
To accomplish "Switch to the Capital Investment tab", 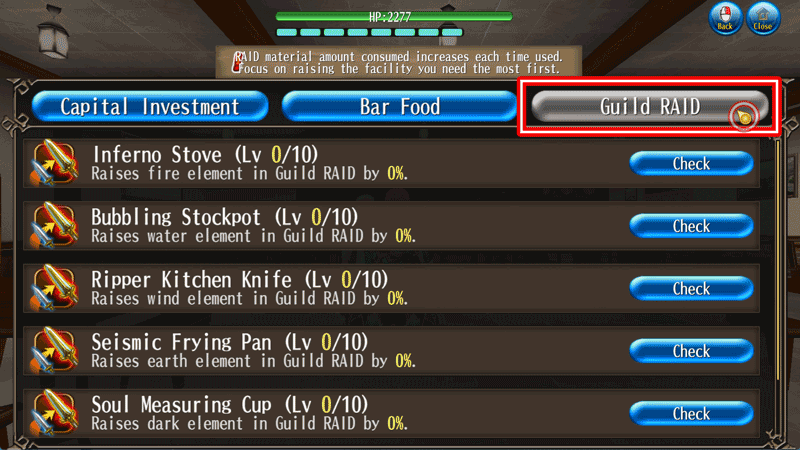I will point(150,107).
